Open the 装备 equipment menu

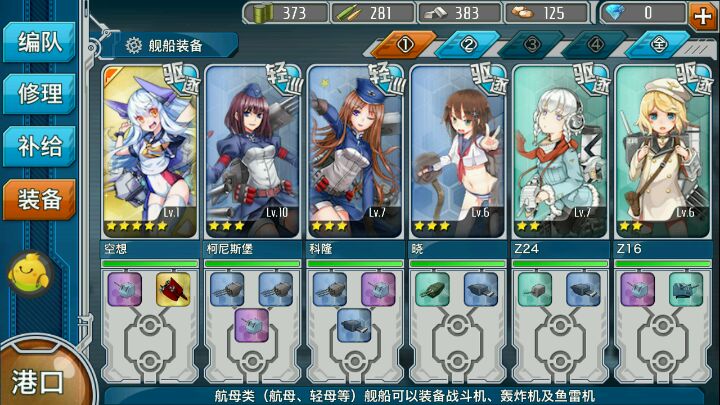pos(40,199)
